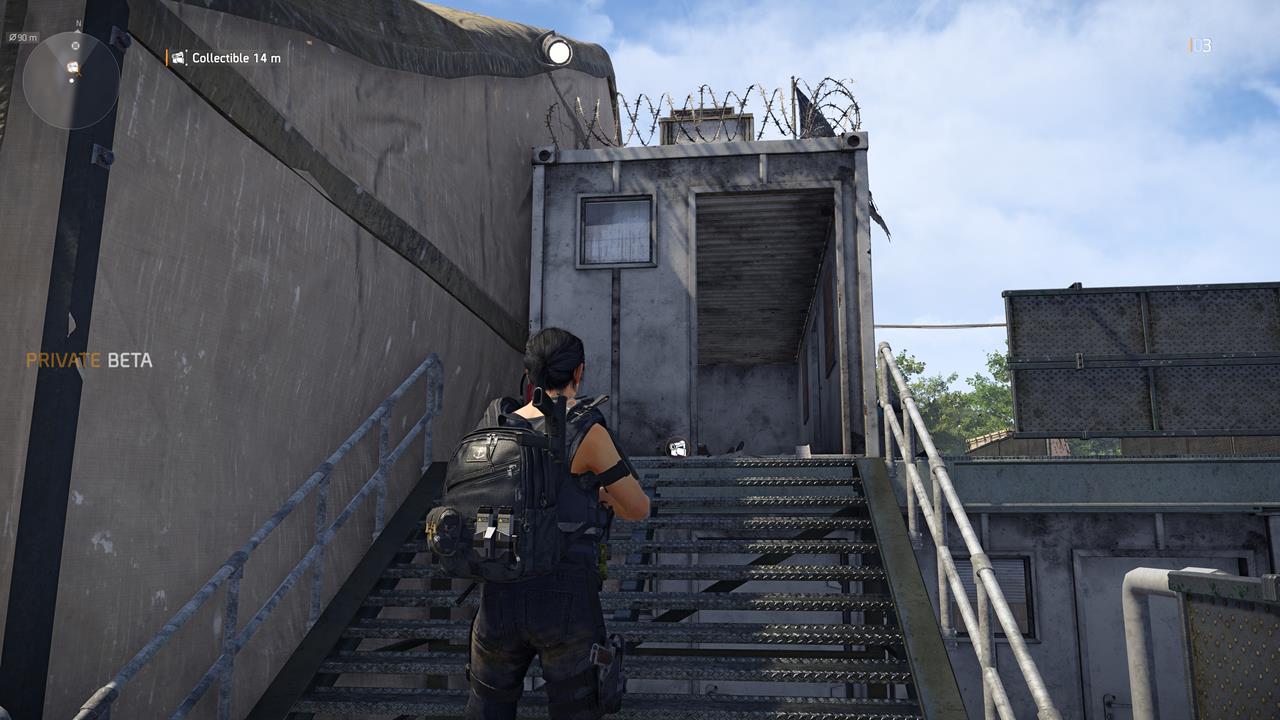Click the Collectible objective icon
The width and height of the screenshot is (1280, 720).
pos(178,58)
